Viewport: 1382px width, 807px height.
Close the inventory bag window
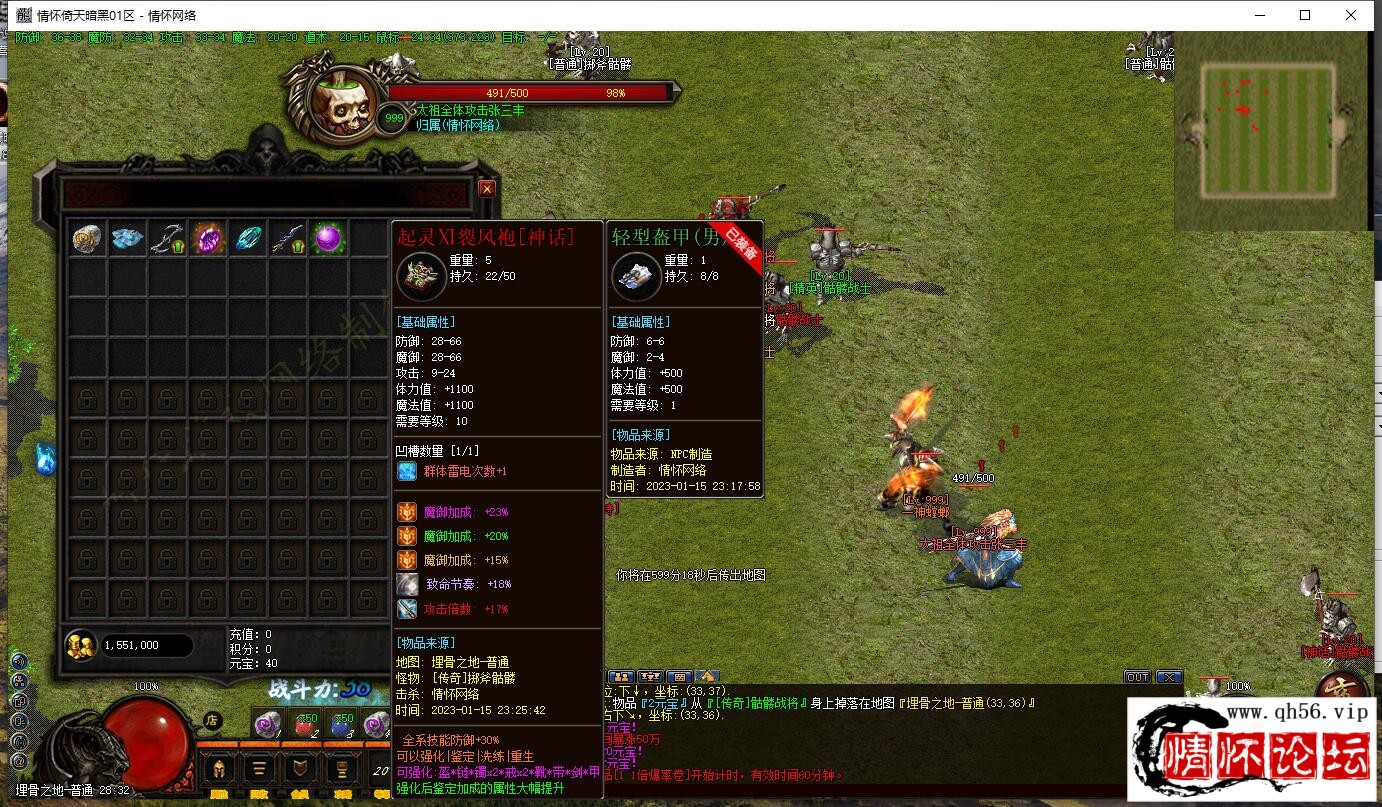click(x=487, y=189)
